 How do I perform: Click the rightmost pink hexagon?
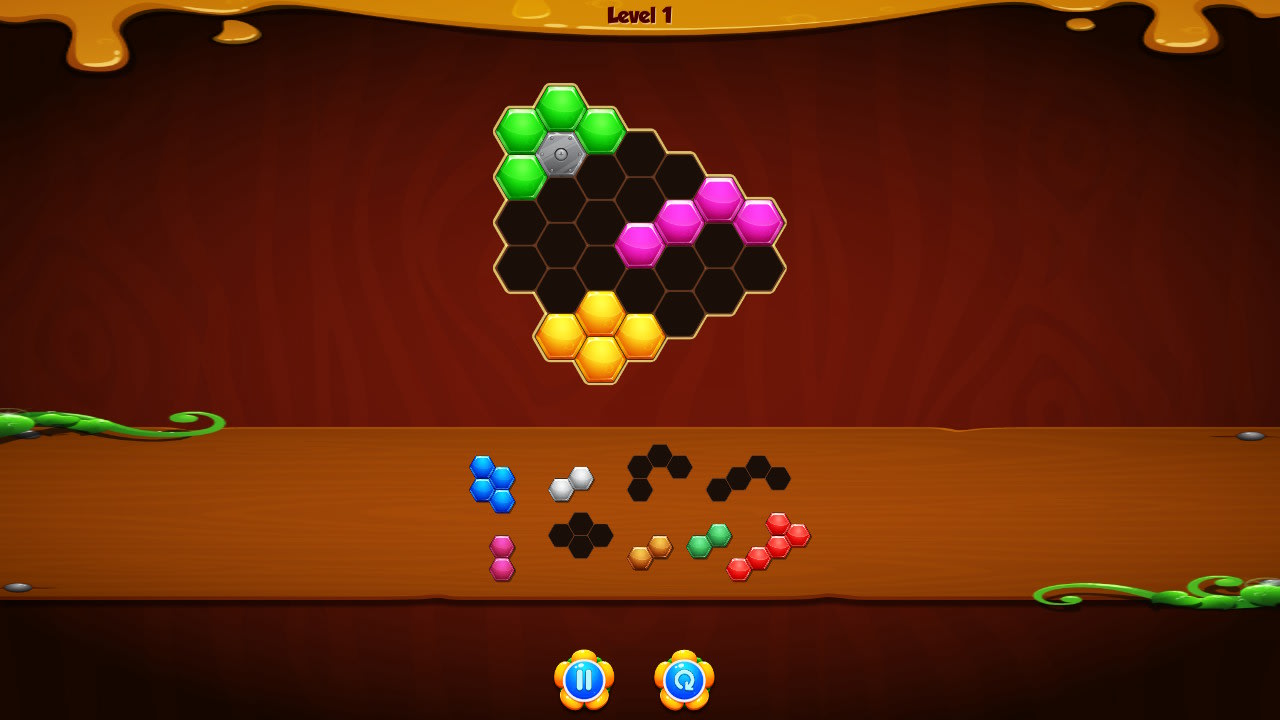(x=757, y=224)
